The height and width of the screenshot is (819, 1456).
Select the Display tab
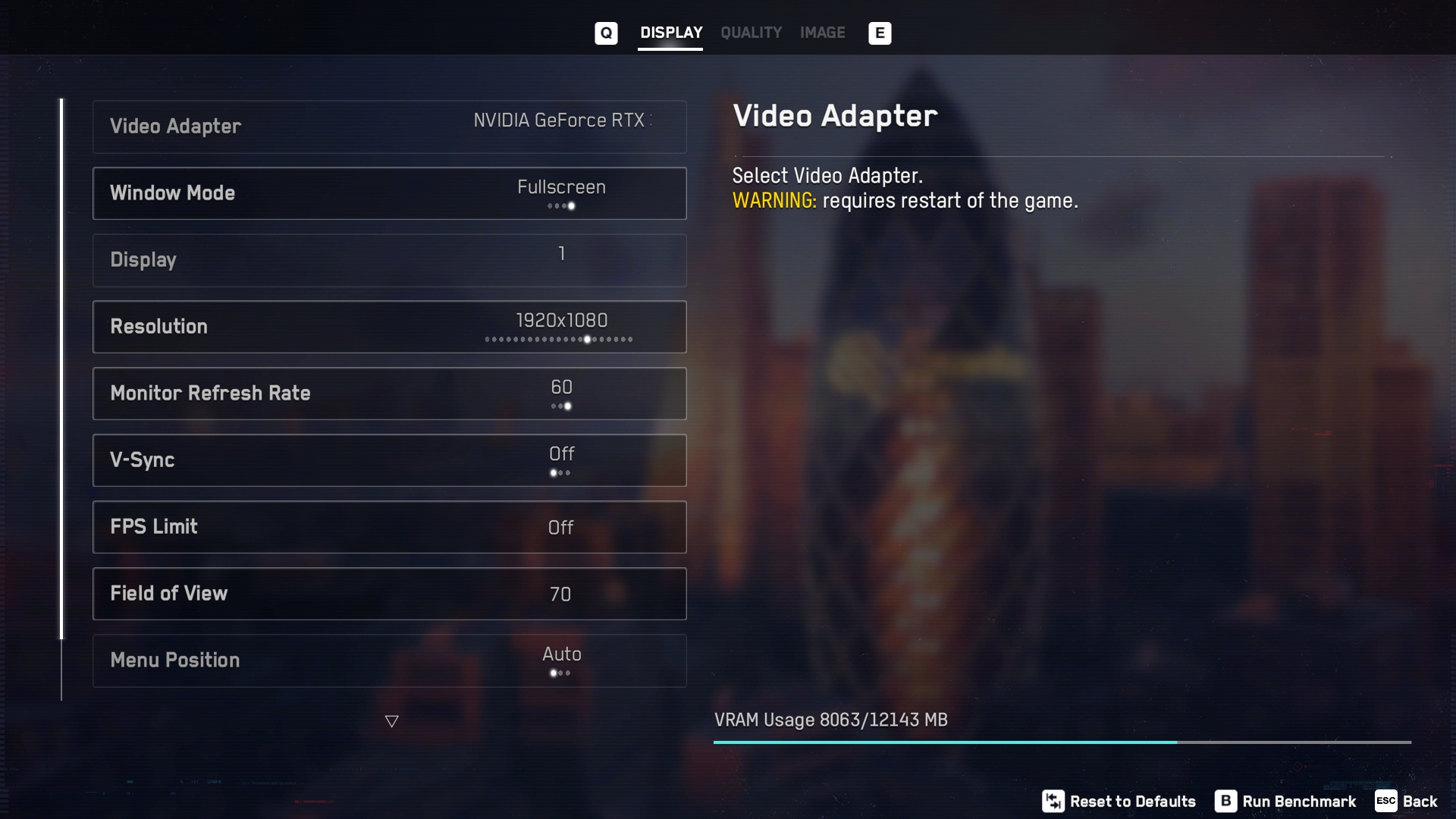coord(670,33)
